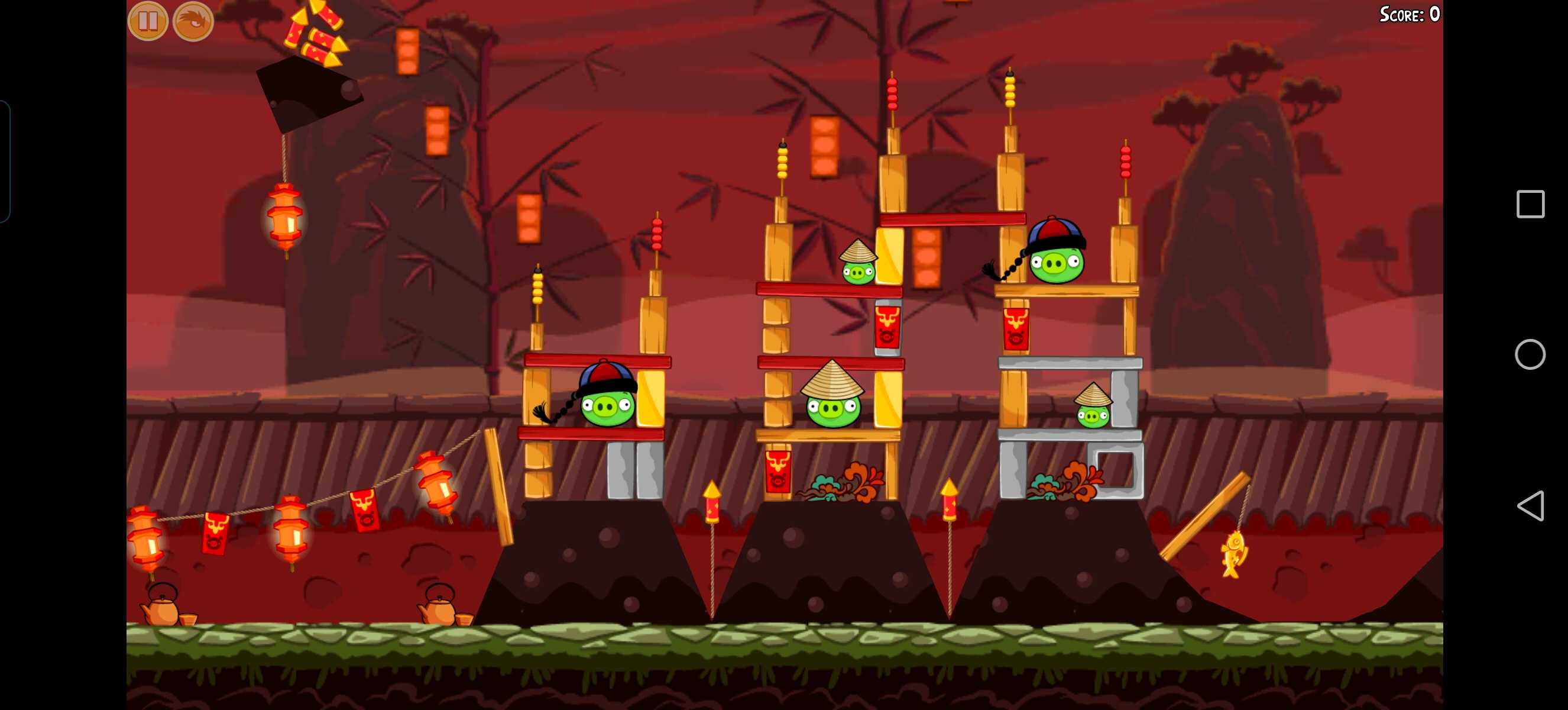The image size is (1568, 710).
Task: Tap the Android home circle button
Action: (x=1530, y=354)
